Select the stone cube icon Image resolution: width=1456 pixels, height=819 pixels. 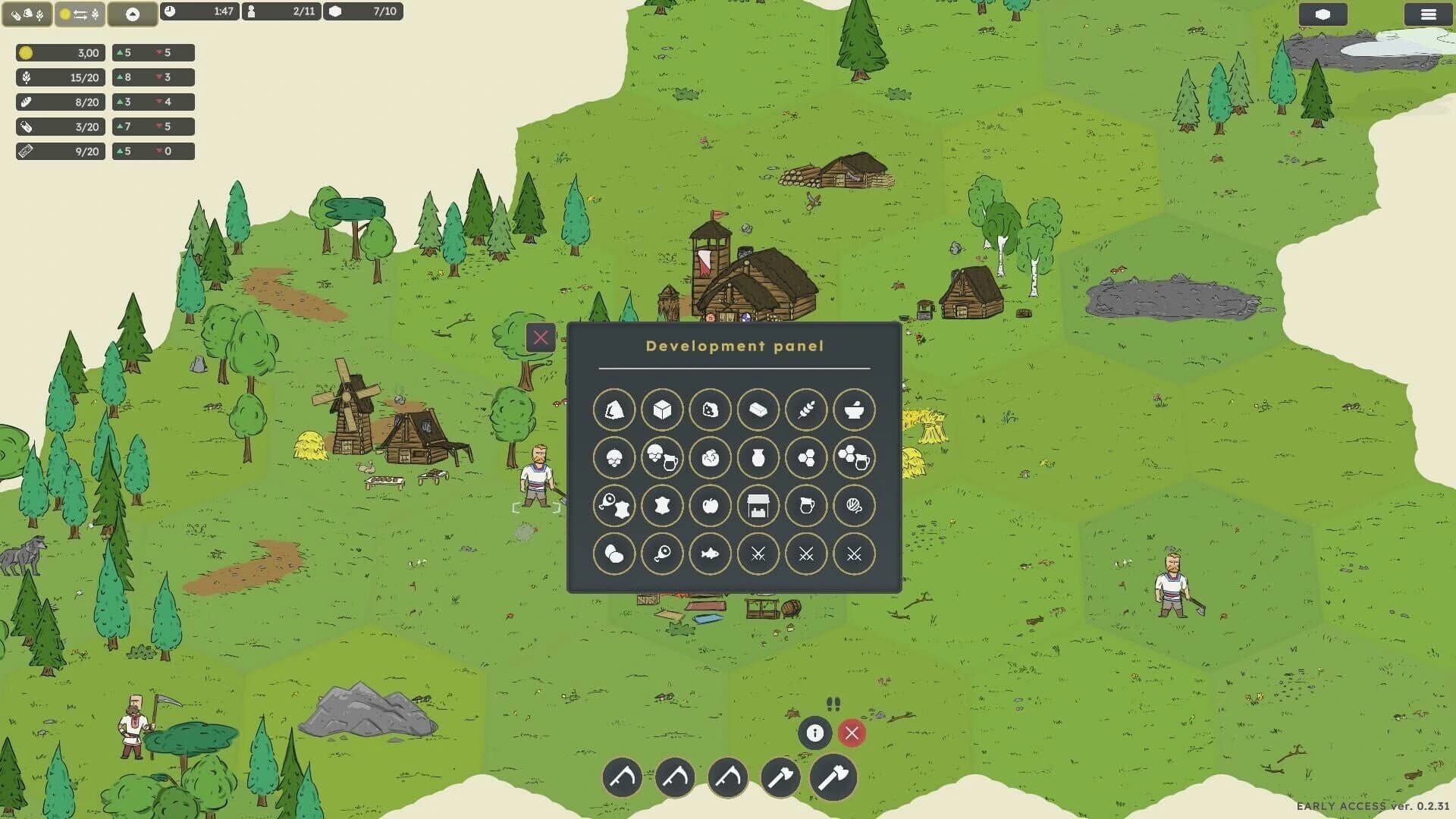pyautogui.click(x=662, y=409)
